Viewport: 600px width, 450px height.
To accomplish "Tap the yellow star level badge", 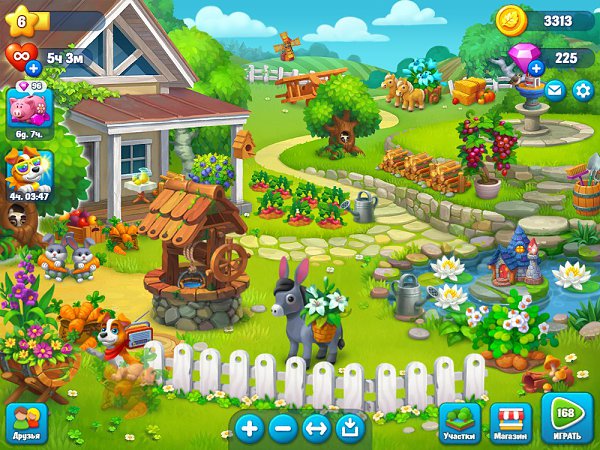I will pos(21,21).
